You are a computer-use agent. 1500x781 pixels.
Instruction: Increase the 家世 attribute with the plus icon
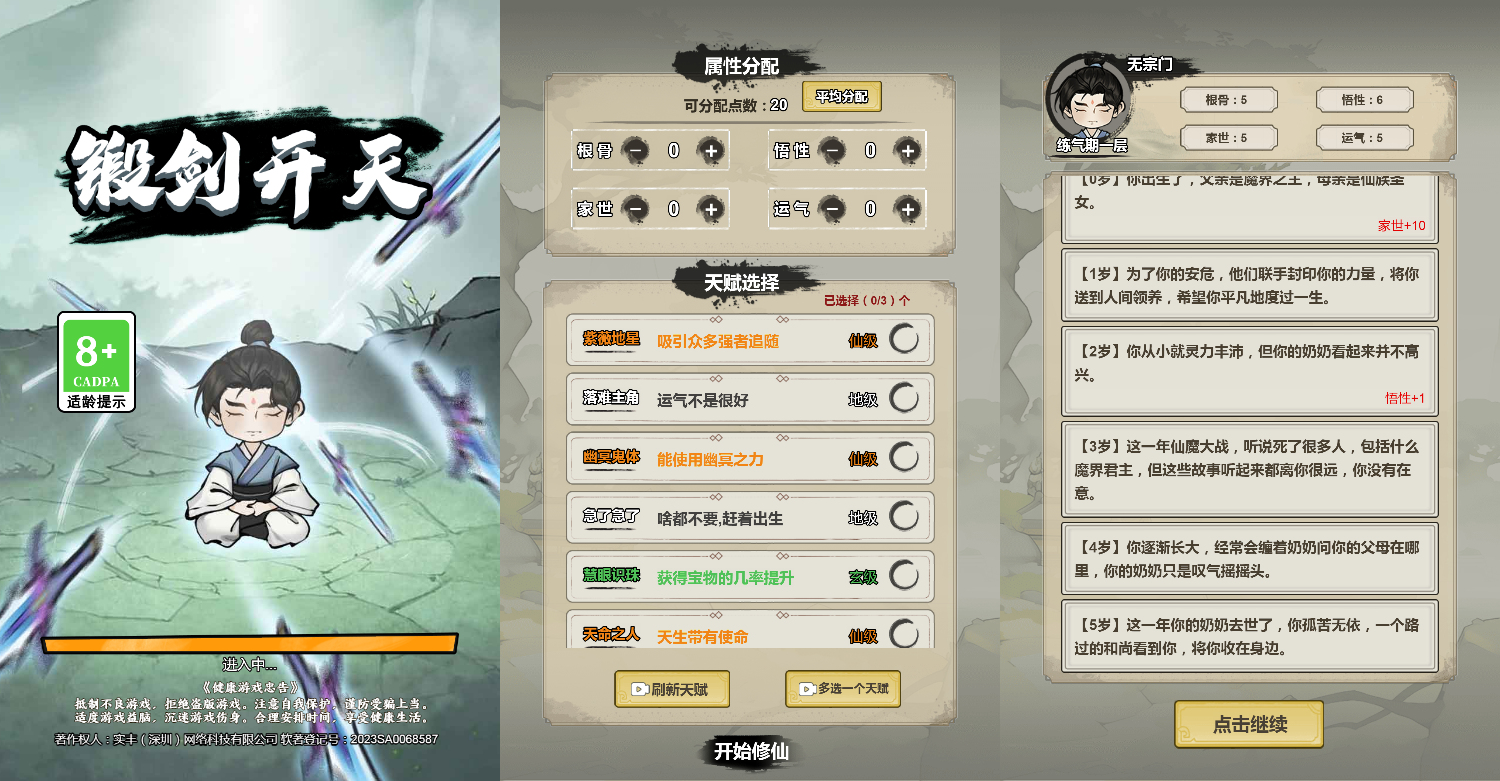[x=710, y=209]
